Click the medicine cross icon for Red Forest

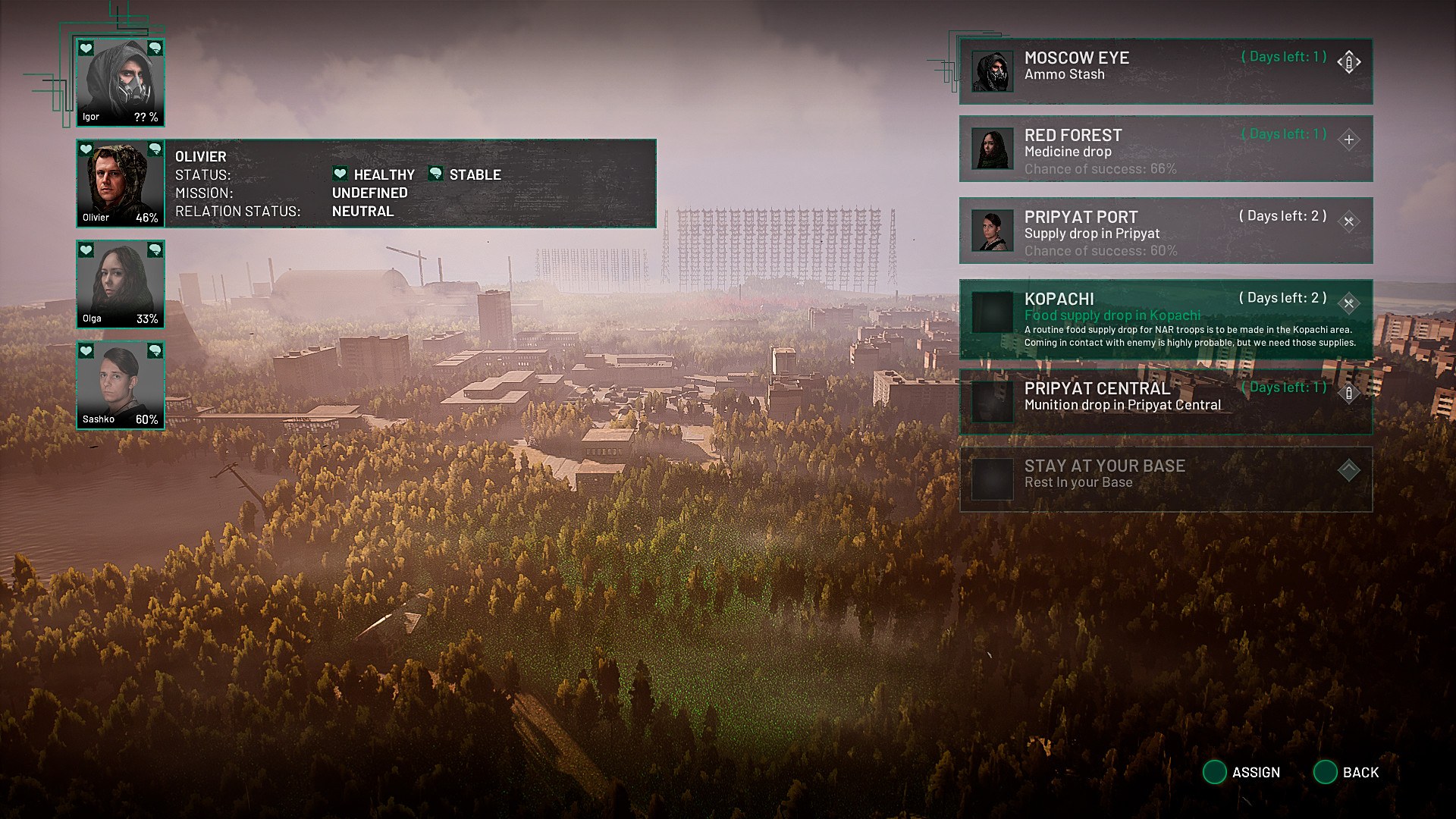[x=1348, y=140]
